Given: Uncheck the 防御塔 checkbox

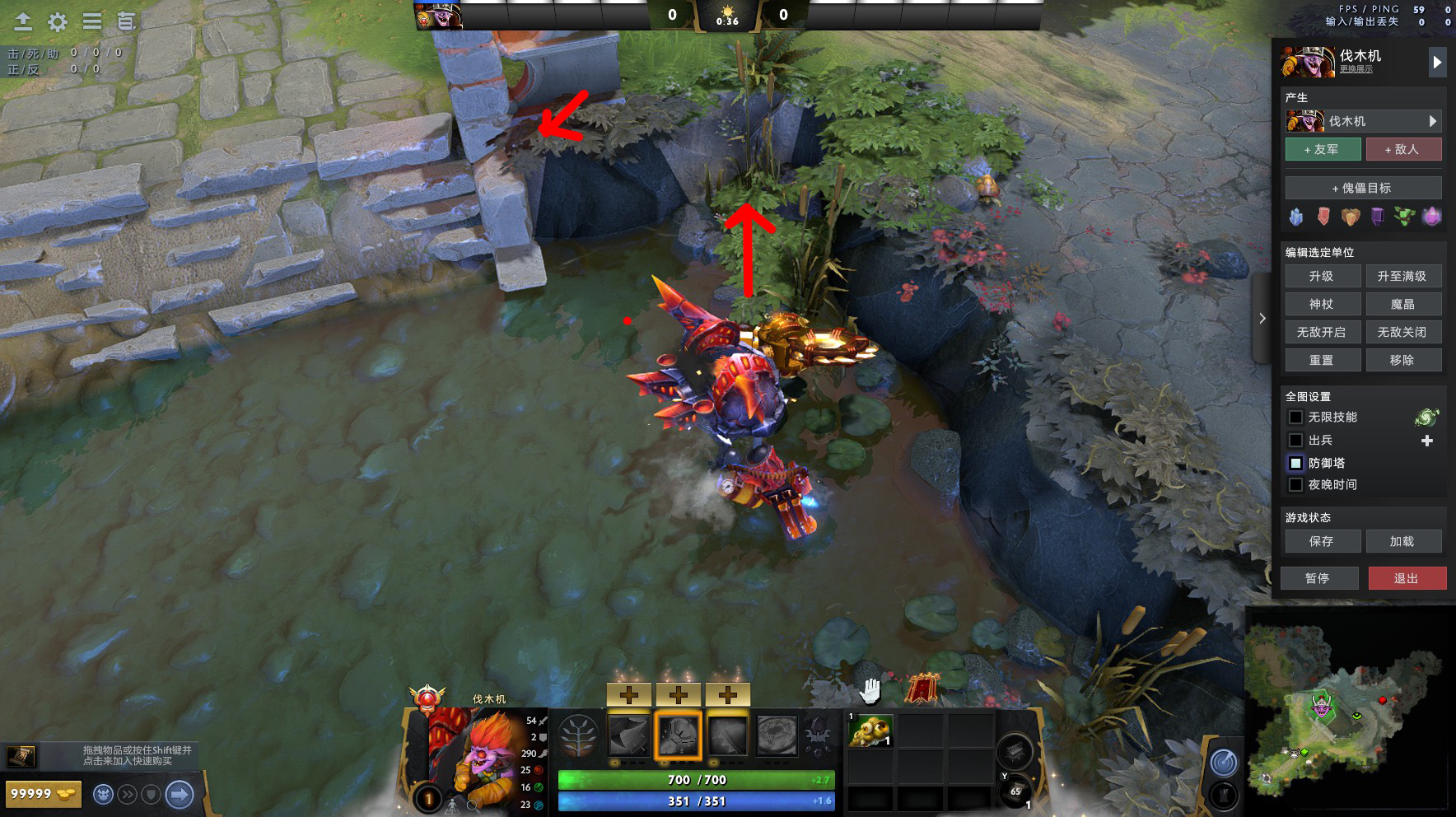Looking at the screenshot, I should point(1296,463).
